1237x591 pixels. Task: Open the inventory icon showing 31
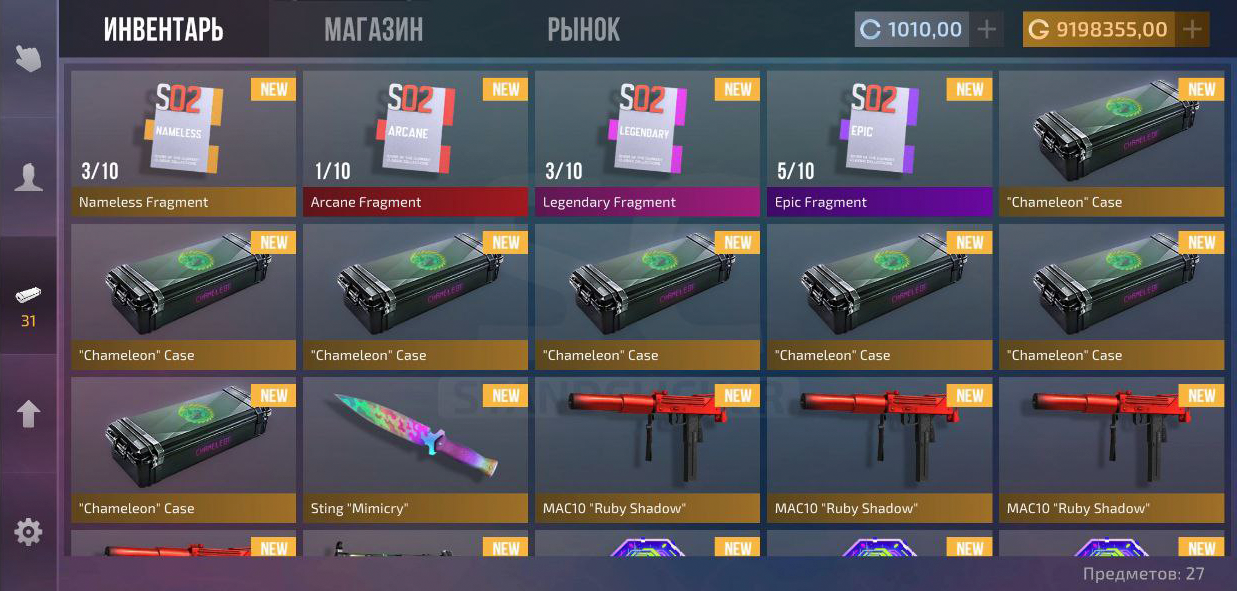(28, 305)
